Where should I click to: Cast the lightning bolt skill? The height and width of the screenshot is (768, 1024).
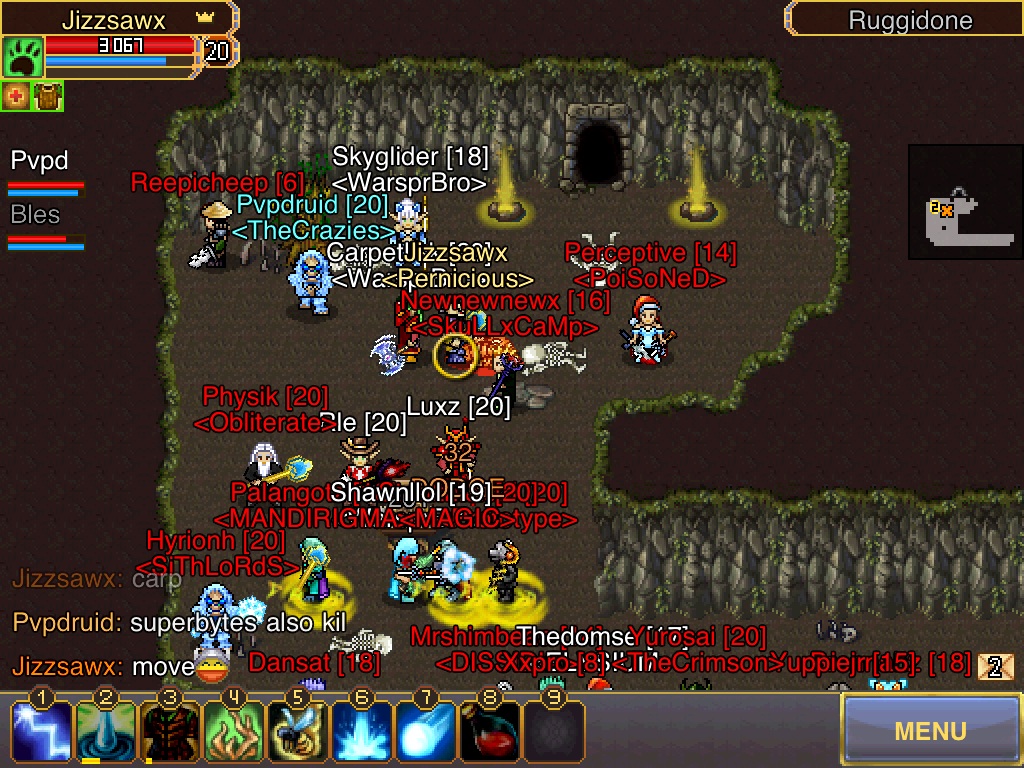tap(42, 730)
